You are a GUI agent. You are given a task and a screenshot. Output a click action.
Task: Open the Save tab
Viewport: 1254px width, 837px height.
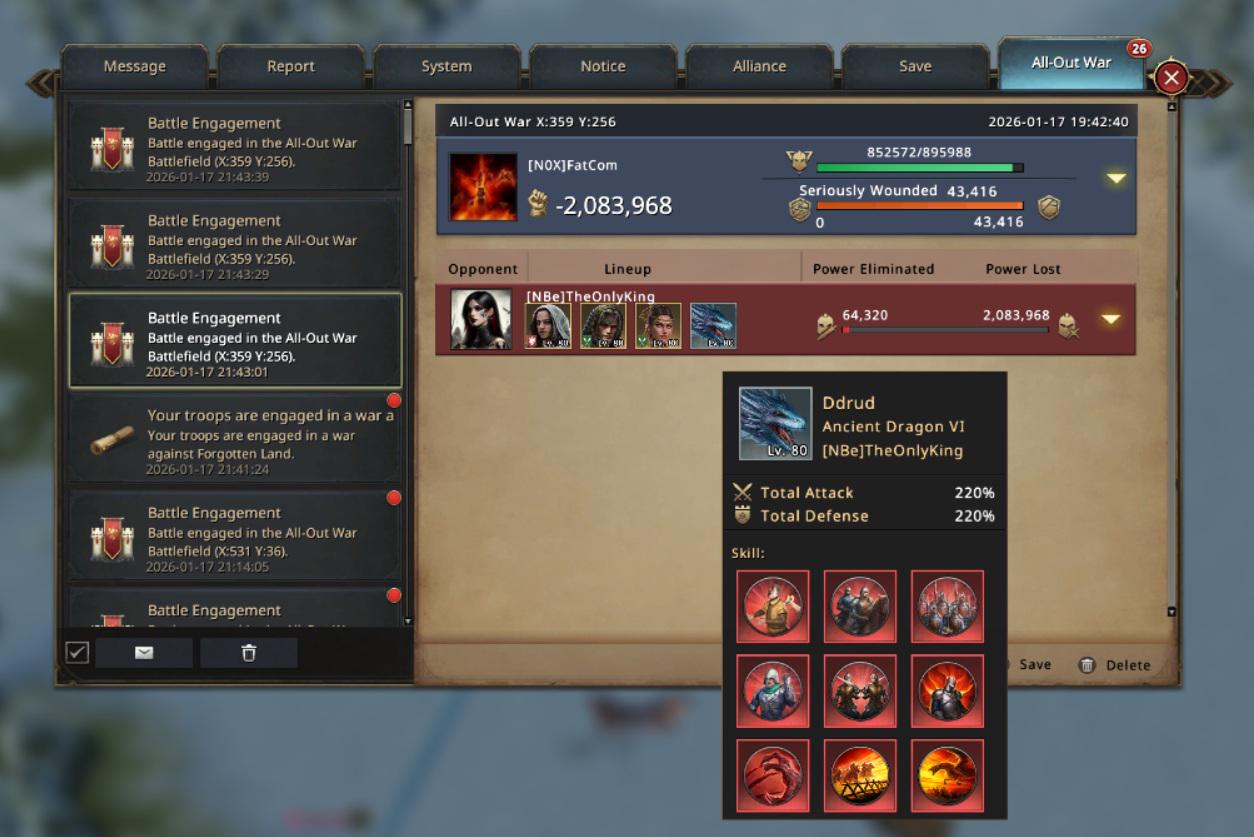[x=915, y=66]
